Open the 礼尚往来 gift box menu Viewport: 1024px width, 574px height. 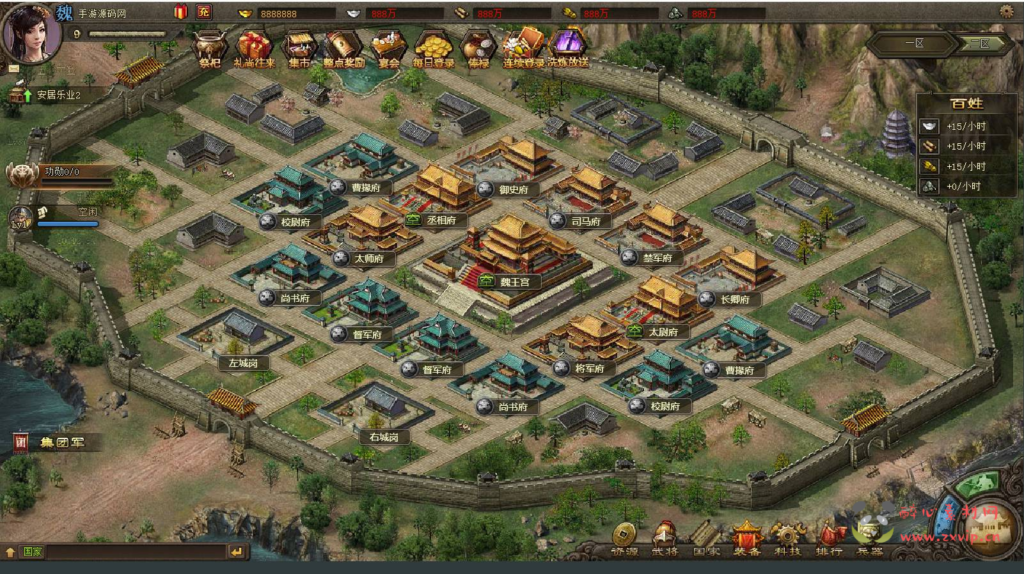tap(253, 45)
